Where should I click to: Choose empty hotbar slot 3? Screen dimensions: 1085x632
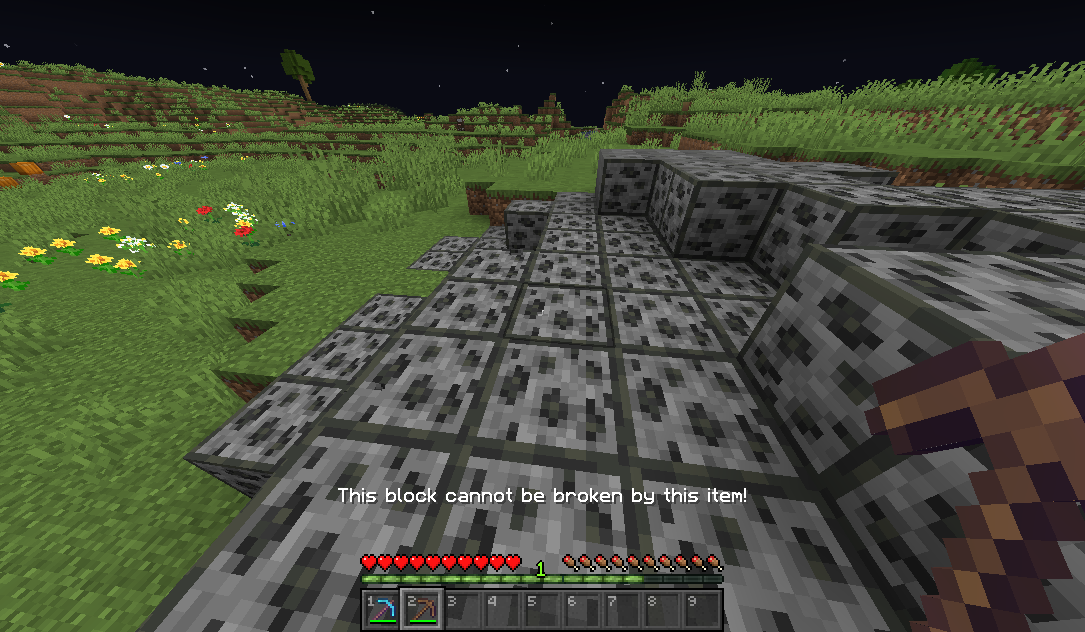click(462, 608)
